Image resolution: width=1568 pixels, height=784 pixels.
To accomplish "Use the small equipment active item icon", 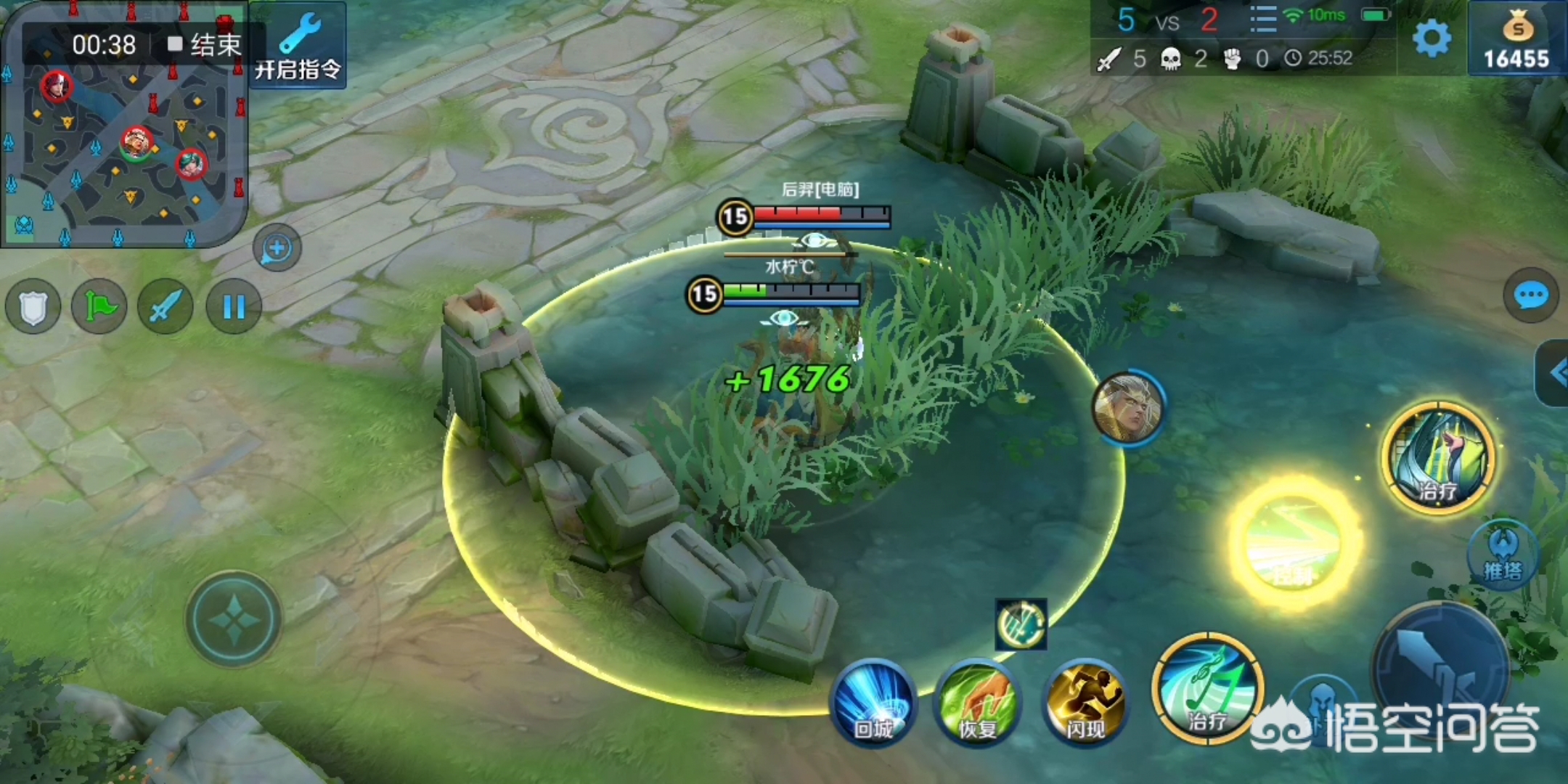I will [x=1021, y=624].
